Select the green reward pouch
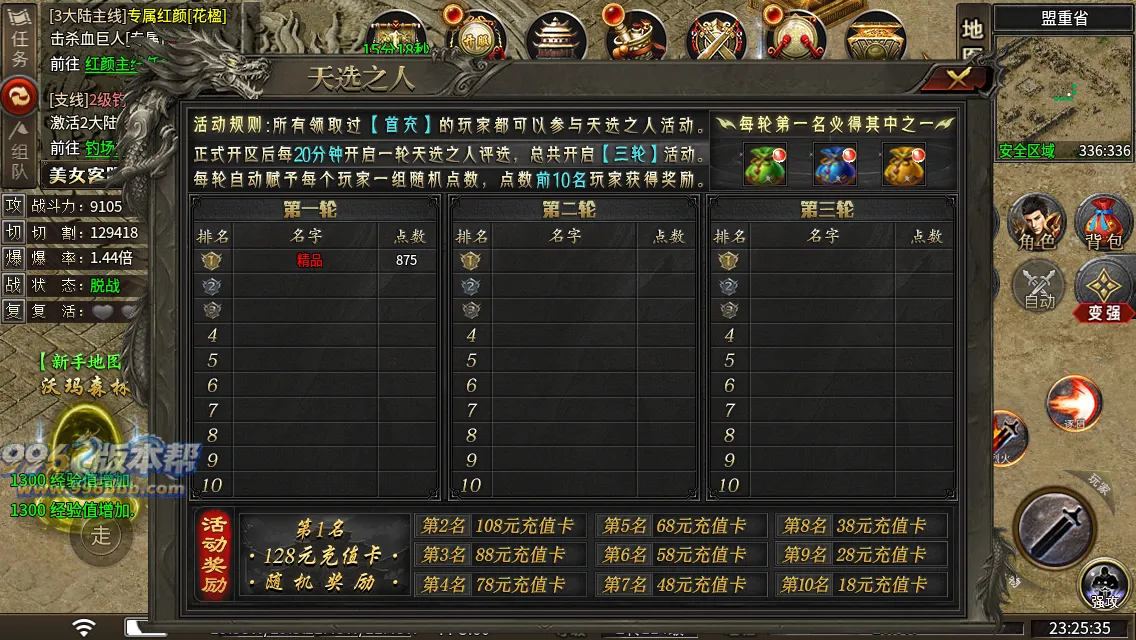Screen dimensions: 1136x640 point(765,164)
